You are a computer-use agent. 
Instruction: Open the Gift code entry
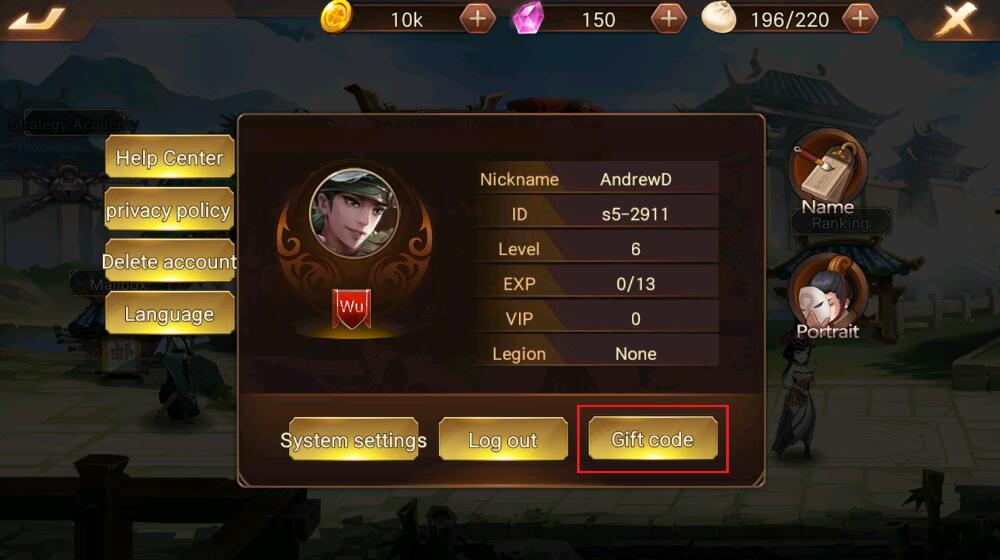pos(652,440)
